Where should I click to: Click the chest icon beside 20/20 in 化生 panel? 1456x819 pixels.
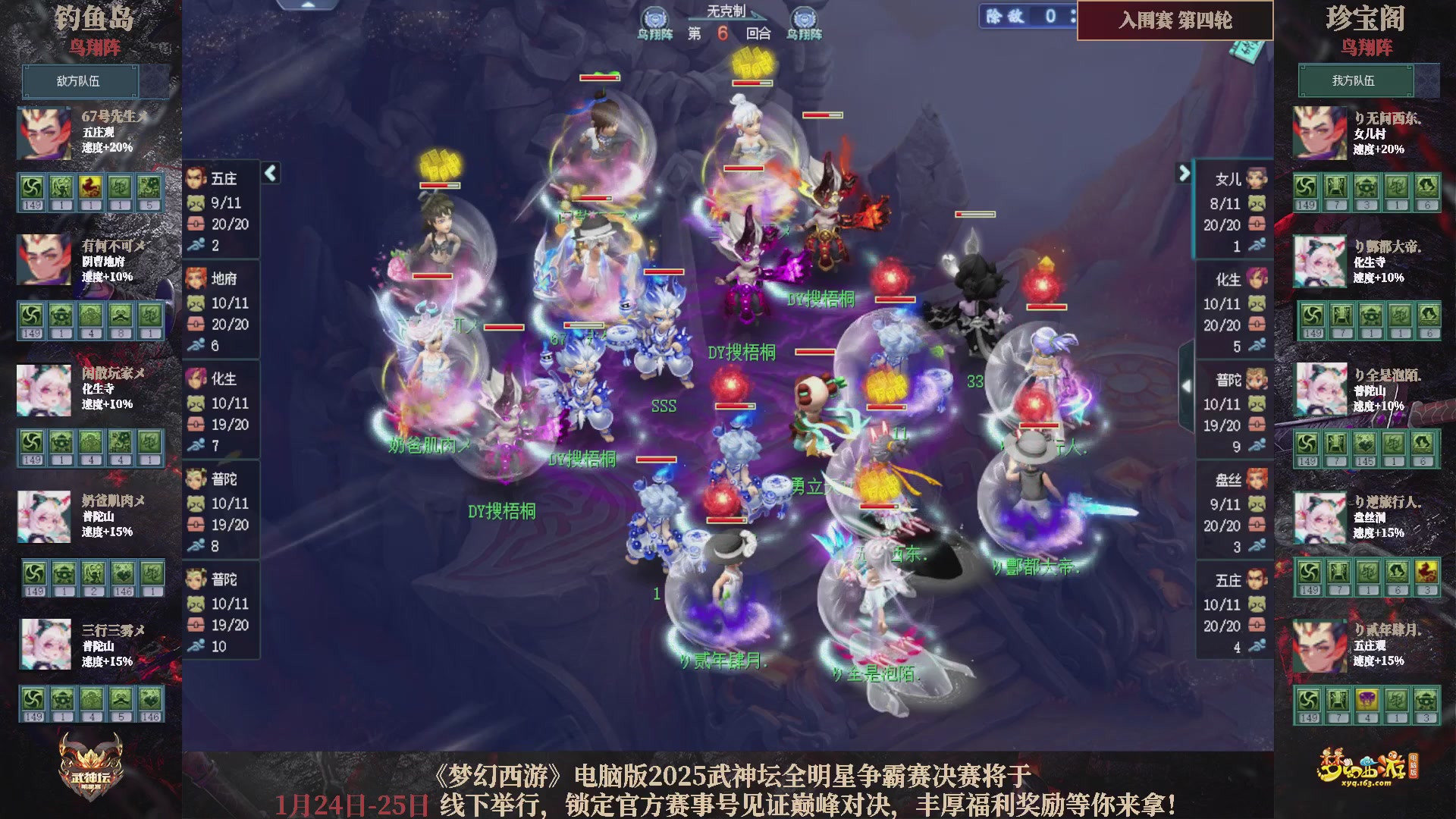1257,325
